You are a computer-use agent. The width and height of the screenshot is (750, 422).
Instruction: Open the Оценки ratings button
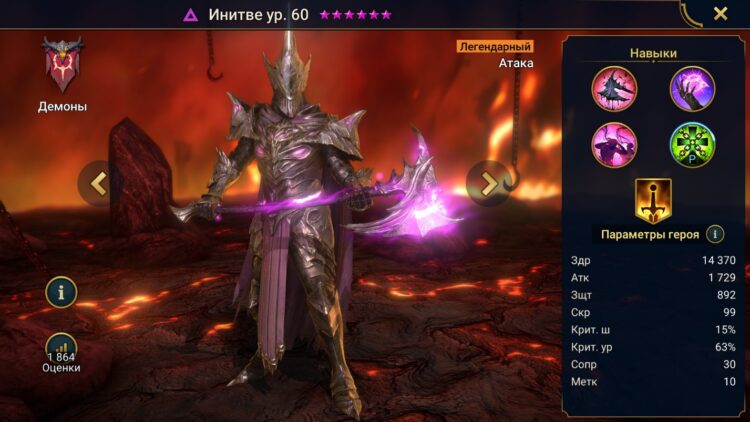pyautogui.click(x=61, y=353)
